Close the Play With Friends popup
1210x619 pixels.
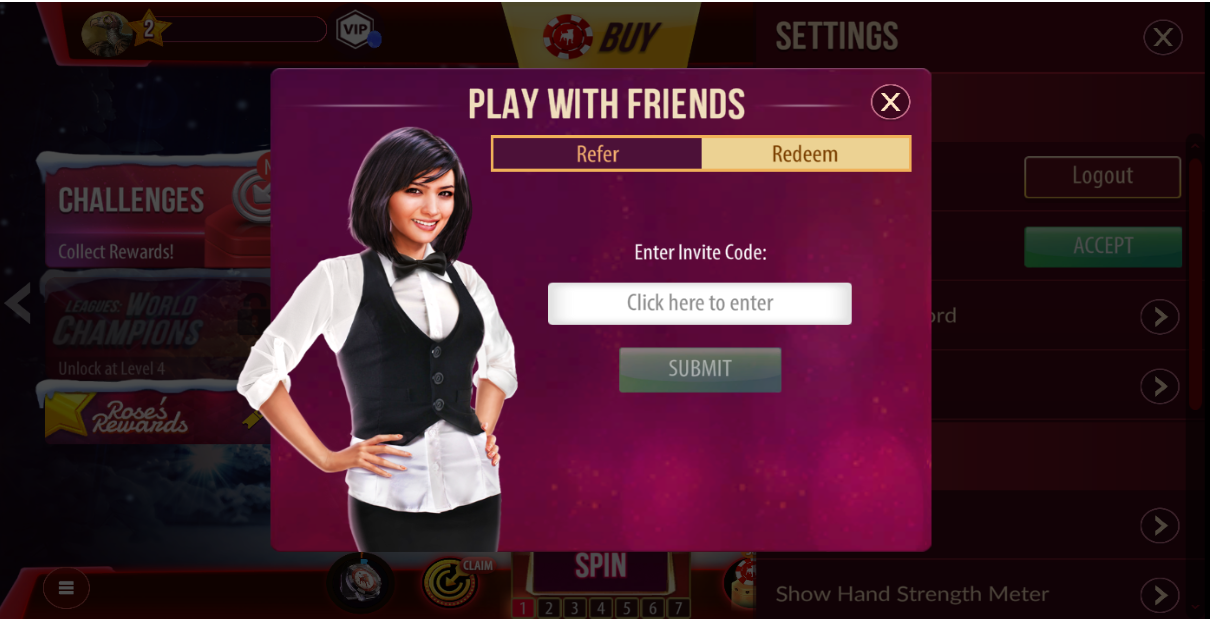tap(890, 102)
